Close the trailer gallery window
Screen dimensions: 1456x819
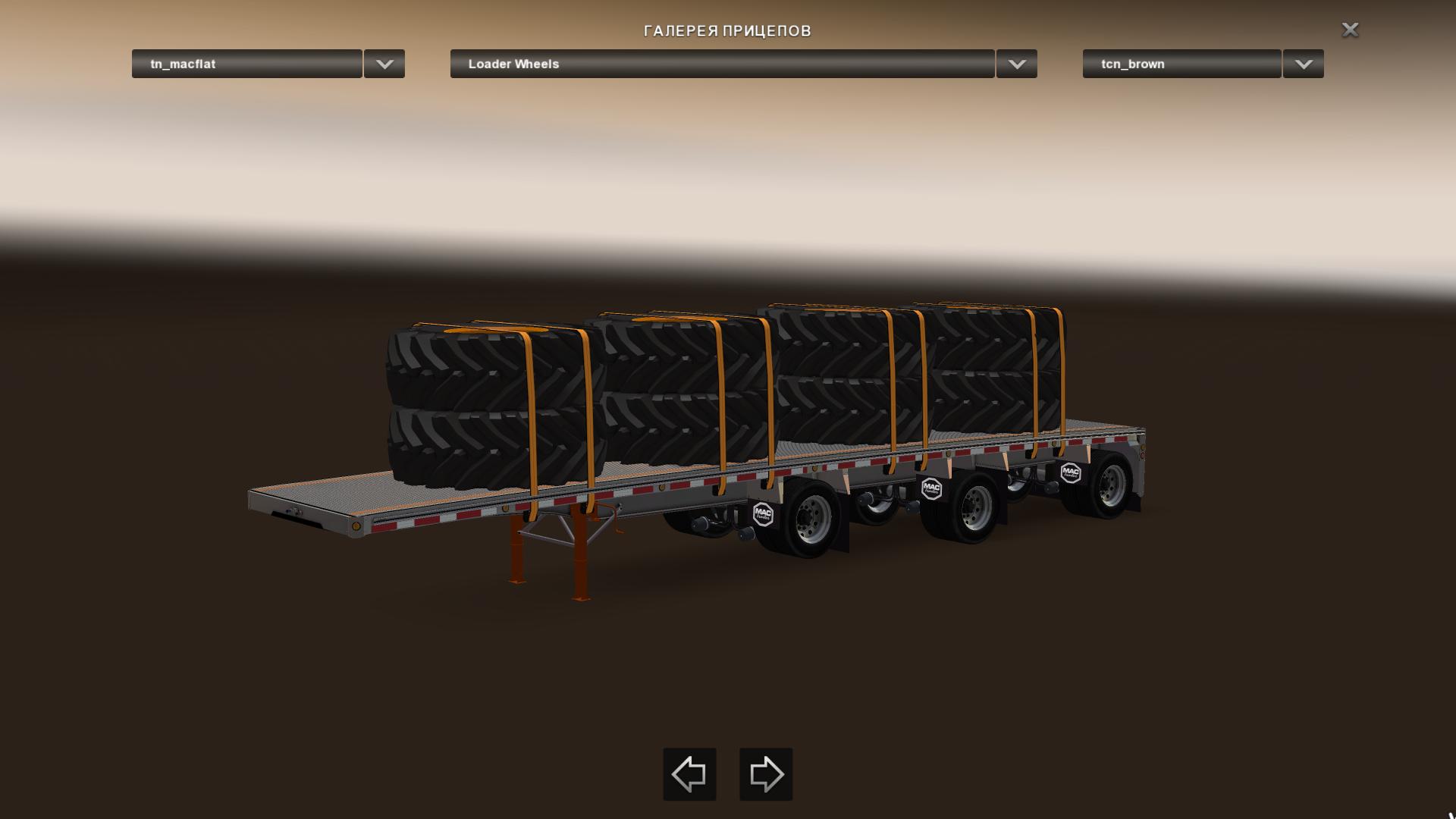click(x=1350, y=30)
